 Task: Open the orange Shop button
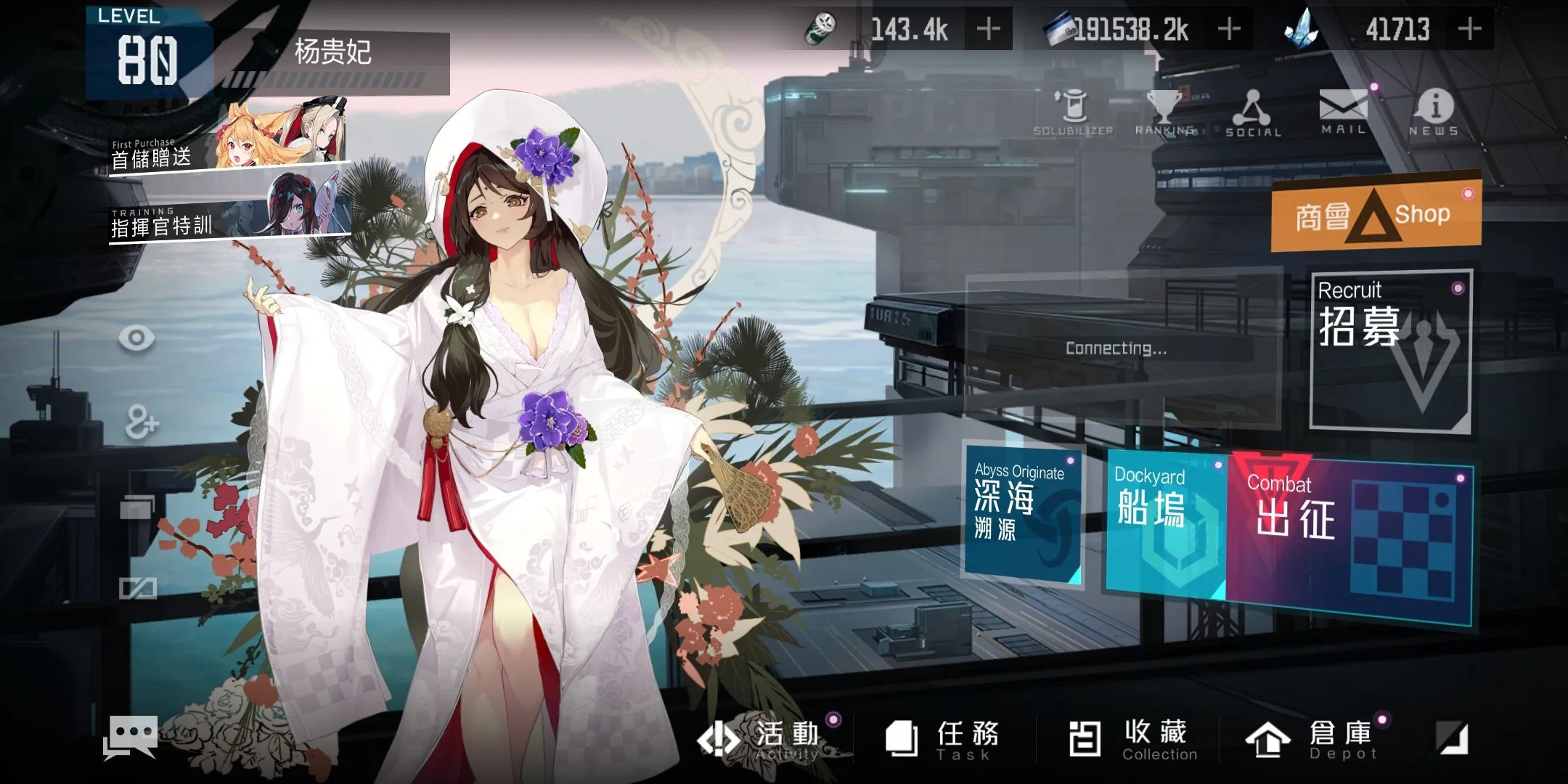1376,214
